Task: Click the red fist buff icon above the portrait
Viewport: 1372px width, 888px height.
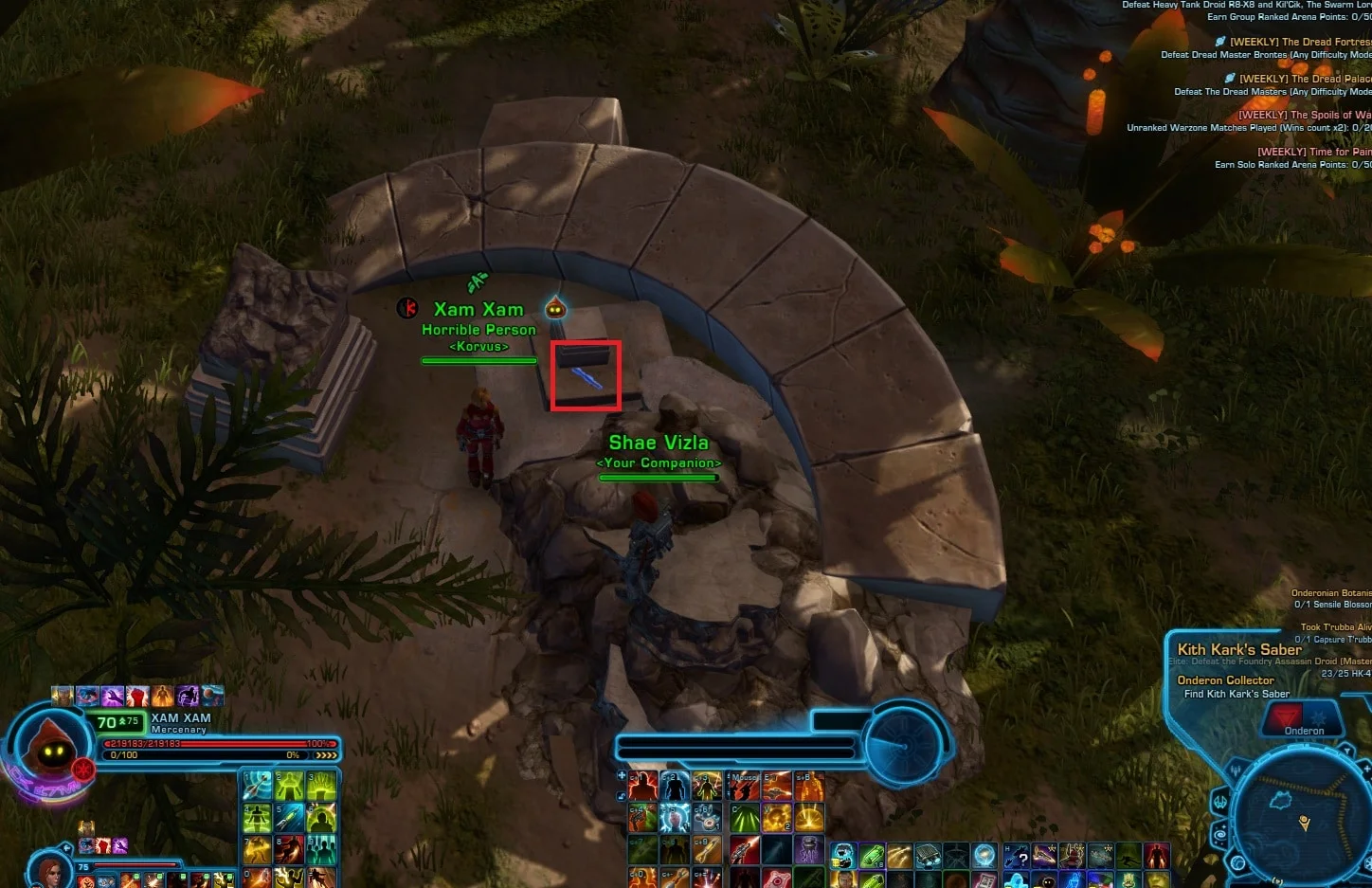Action: coord(137,697)
